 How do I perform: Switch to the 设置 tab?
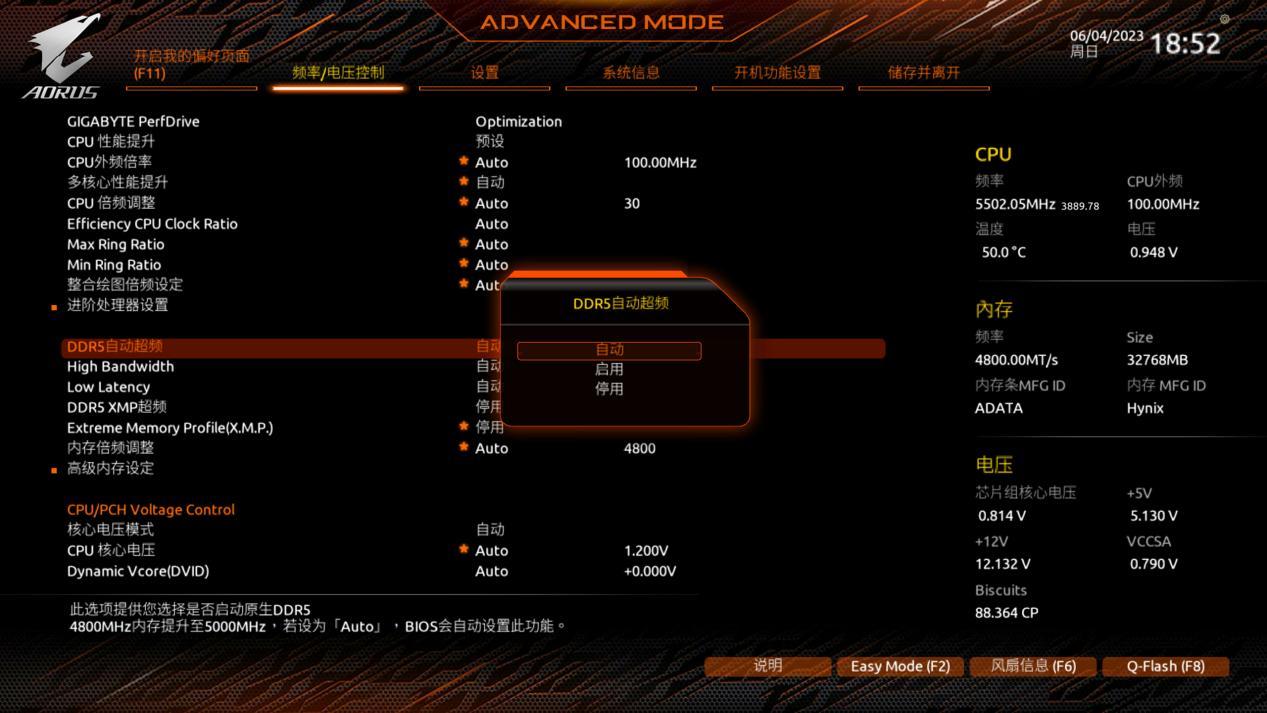coord(485,72)
